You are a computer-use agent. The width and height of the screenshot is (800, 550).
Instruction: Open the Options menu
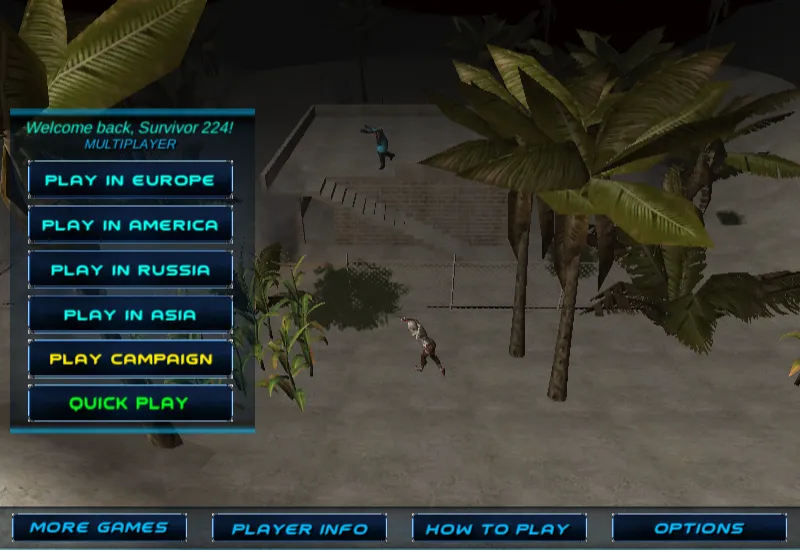699,528
